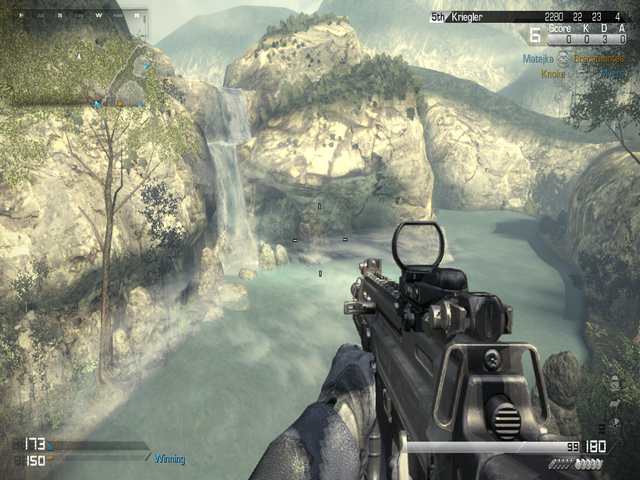Select the compass heading strip
The image size is (640, 480).
[80, 17]
